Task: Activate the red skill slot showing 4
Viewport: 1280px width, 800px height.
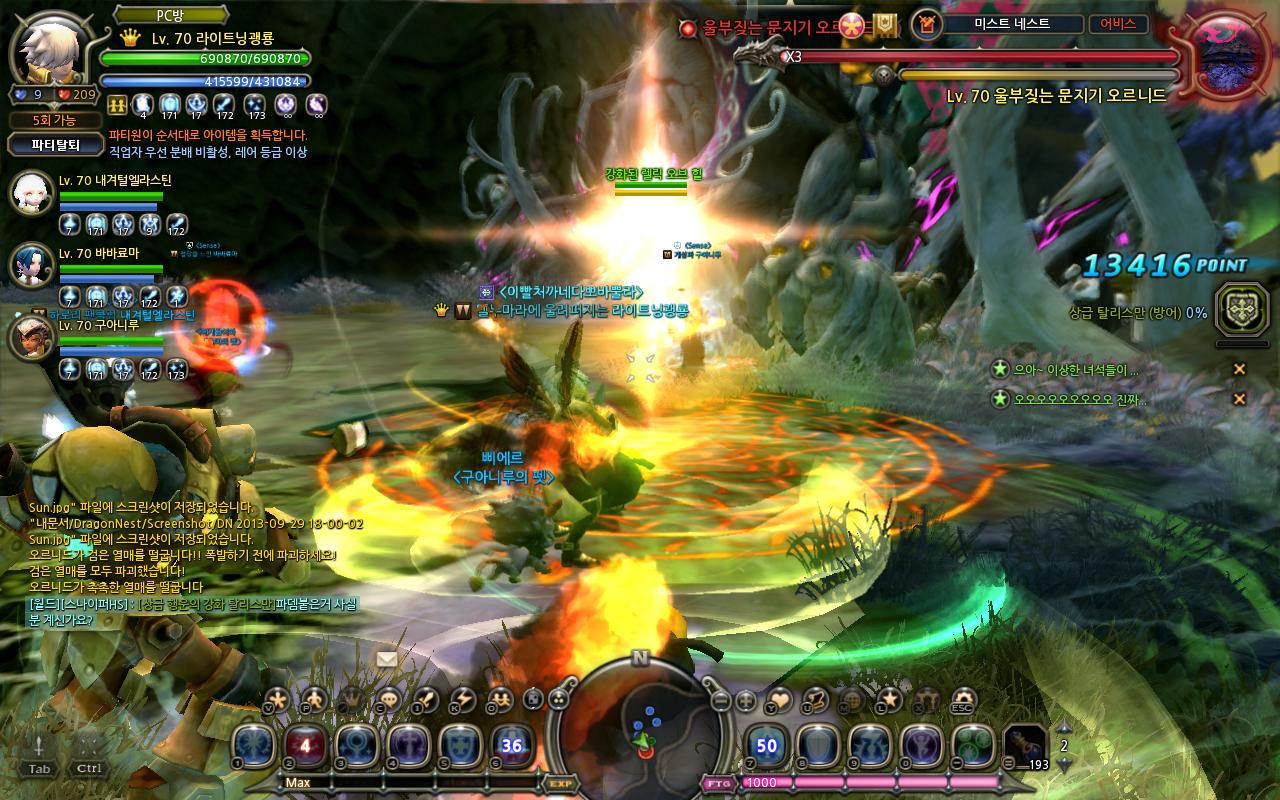Action: tap(306, 747)
